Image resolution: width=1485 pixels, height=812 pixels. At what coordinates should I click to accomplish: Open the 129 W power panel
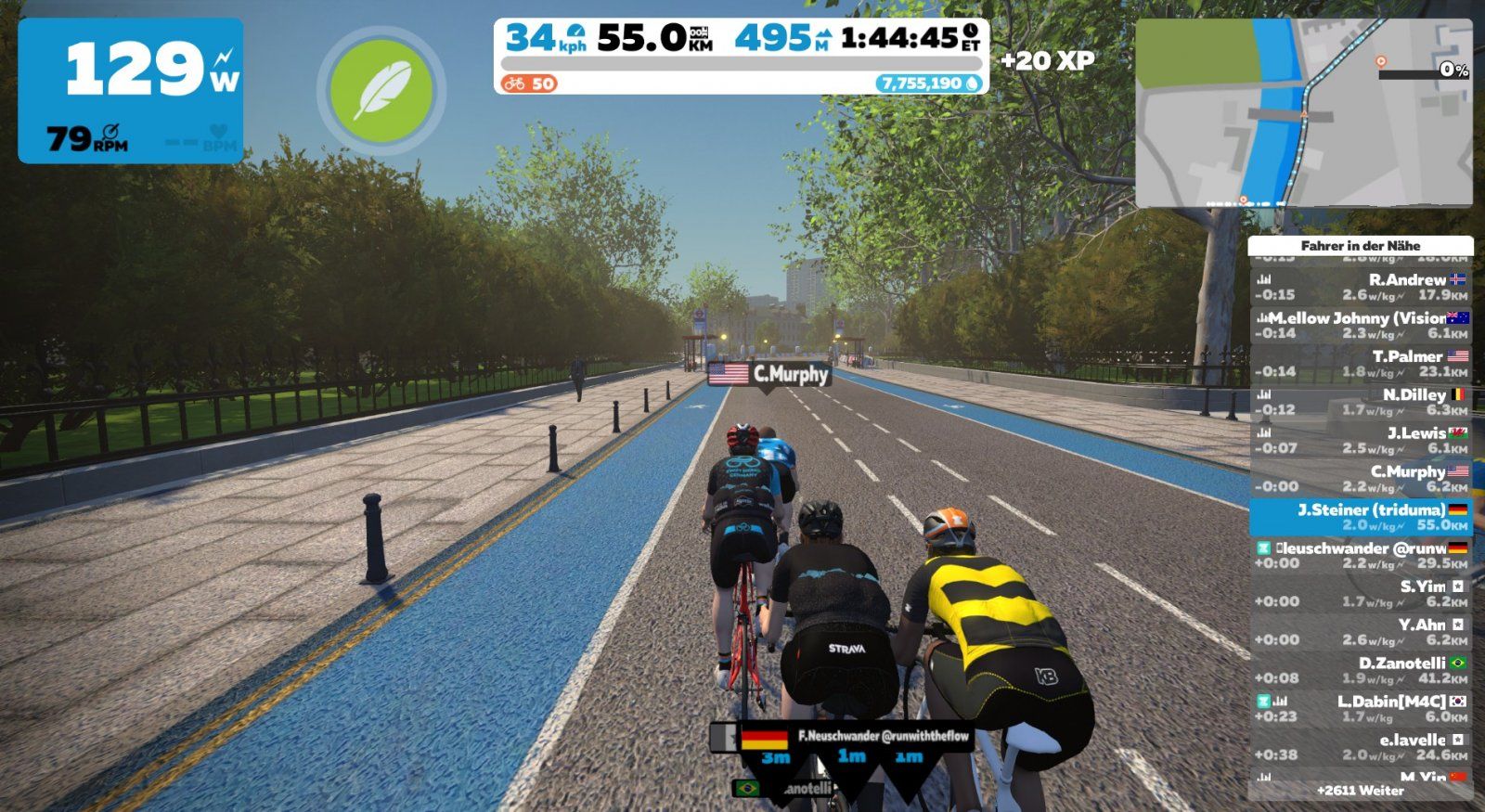[131, 90]
